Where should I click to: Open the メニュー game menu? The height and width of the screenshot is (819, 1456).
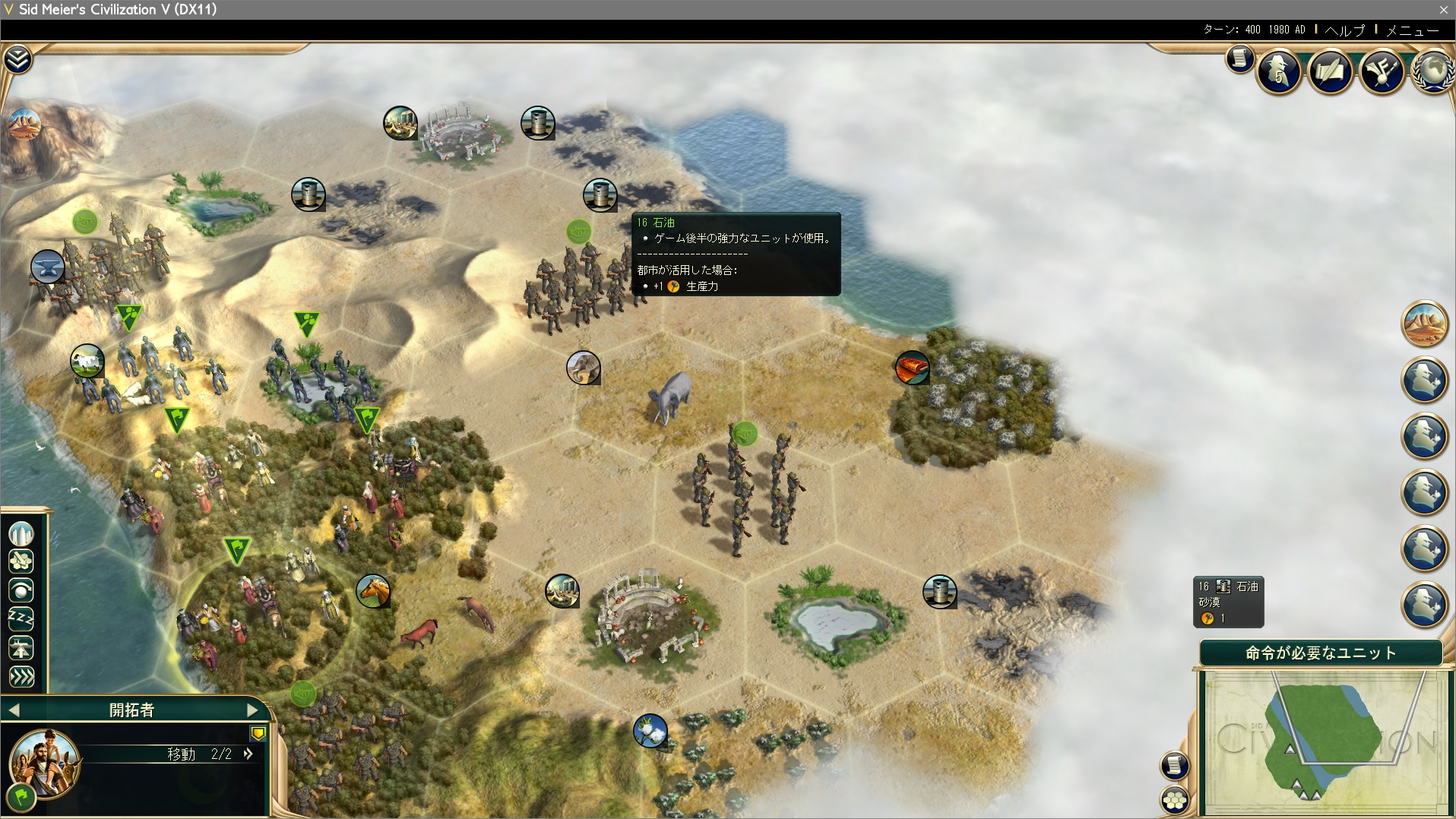[1412, 30]
